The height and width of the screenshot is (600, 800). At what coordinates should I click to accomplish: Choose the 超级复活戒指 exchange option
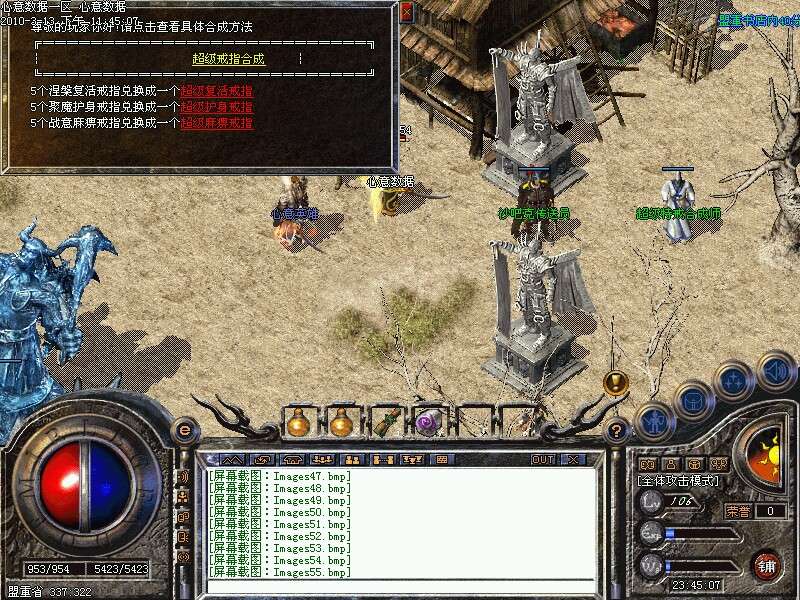pyautogui.click(x=216, y=91)
